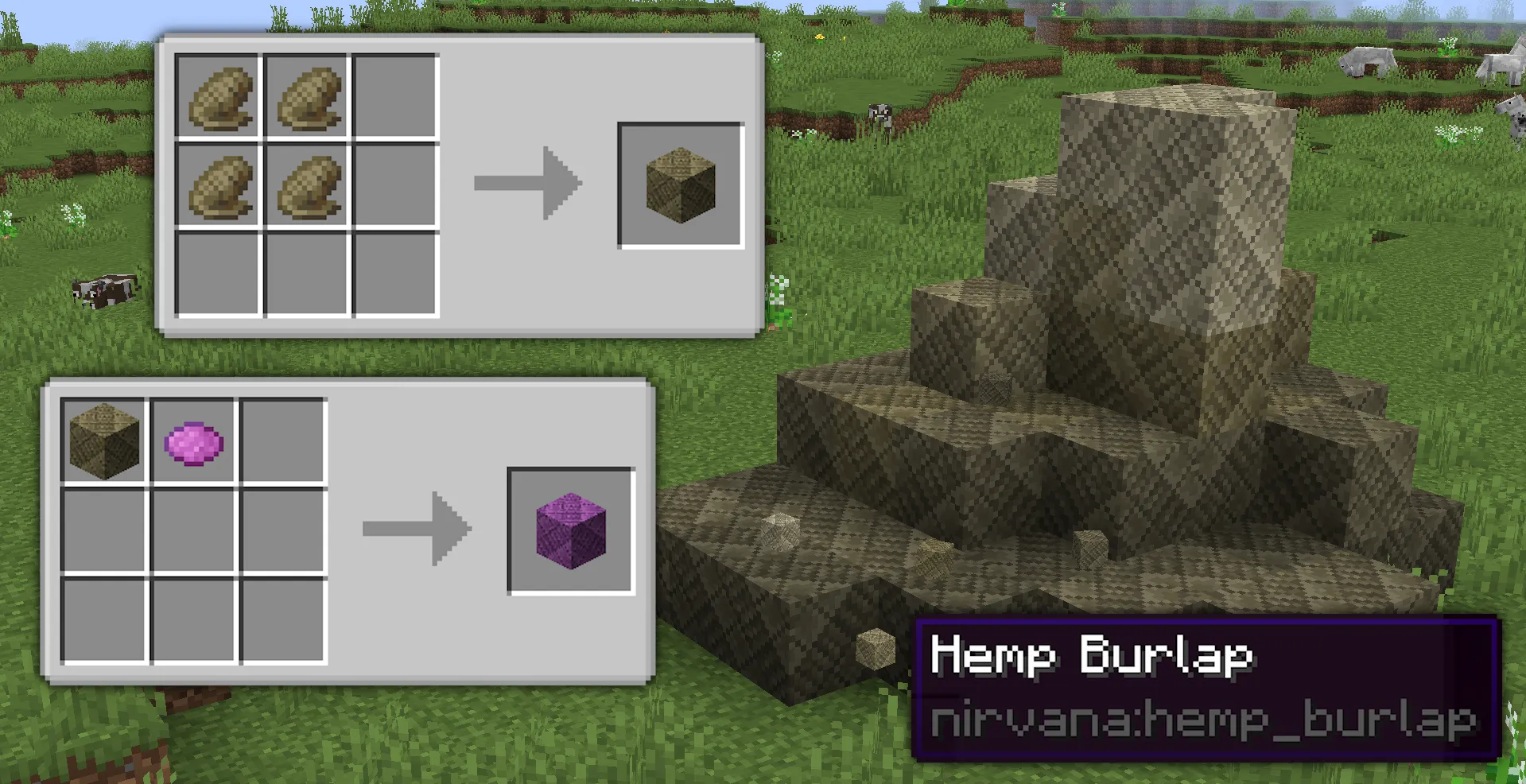Click the arrow in the top crafting recipe

click(527, 183)
